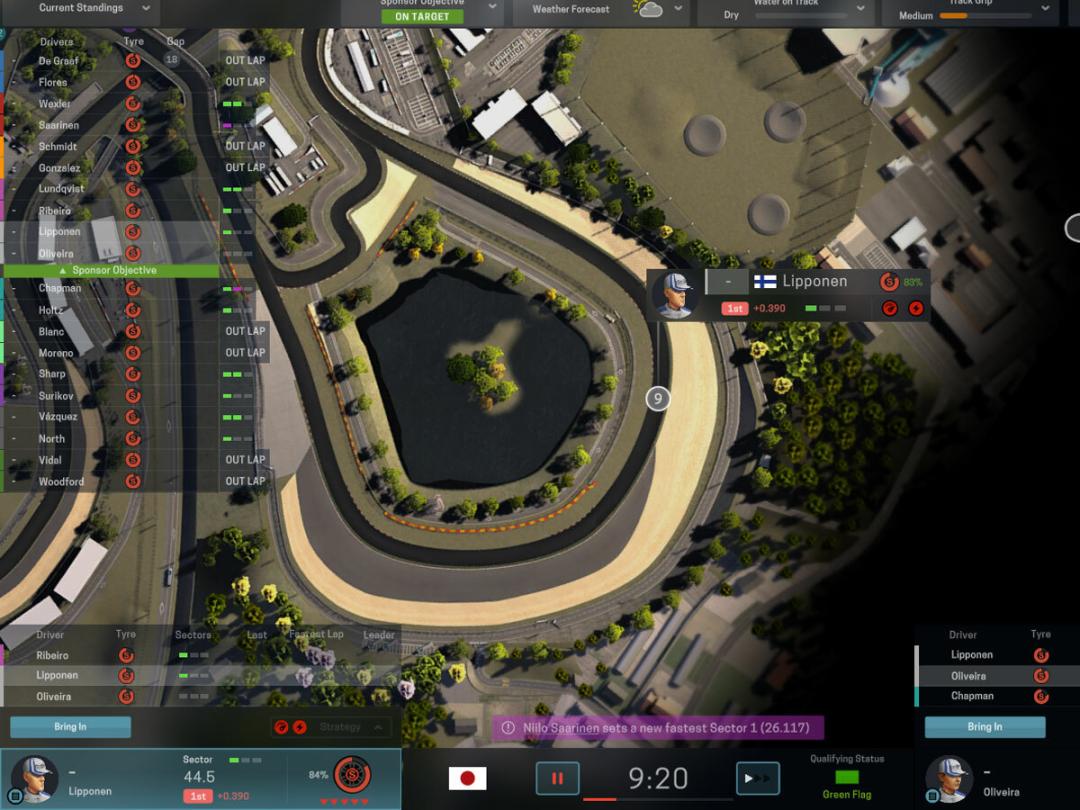Expand the Sponsor Objective panel
This screenshot has width=1080, height=810.
(492, 9)
